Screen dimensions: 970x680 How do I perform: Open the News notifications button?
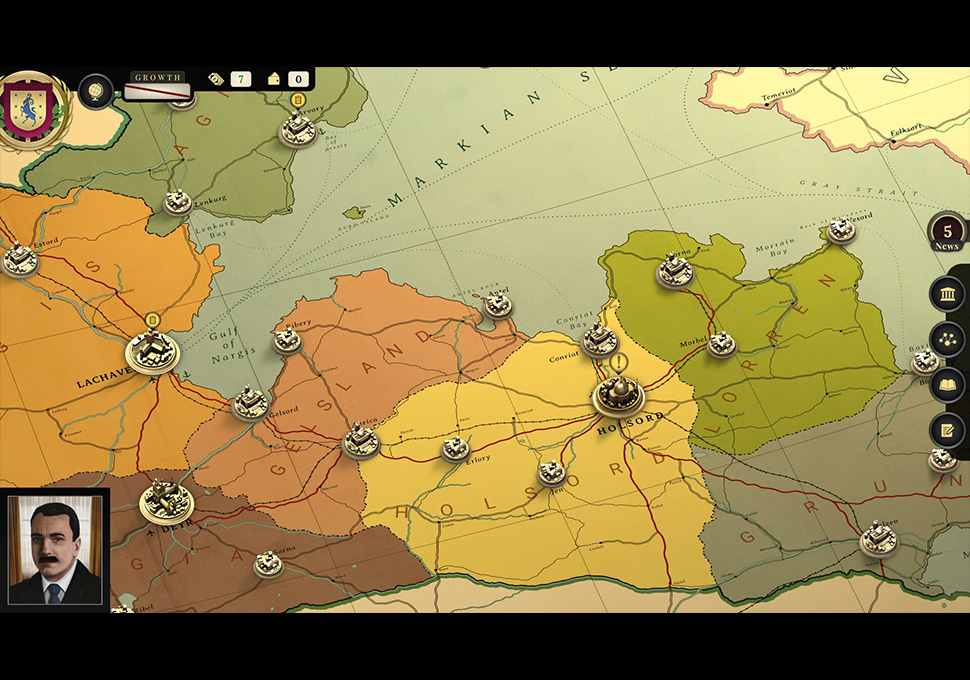[x=946, y=235]
